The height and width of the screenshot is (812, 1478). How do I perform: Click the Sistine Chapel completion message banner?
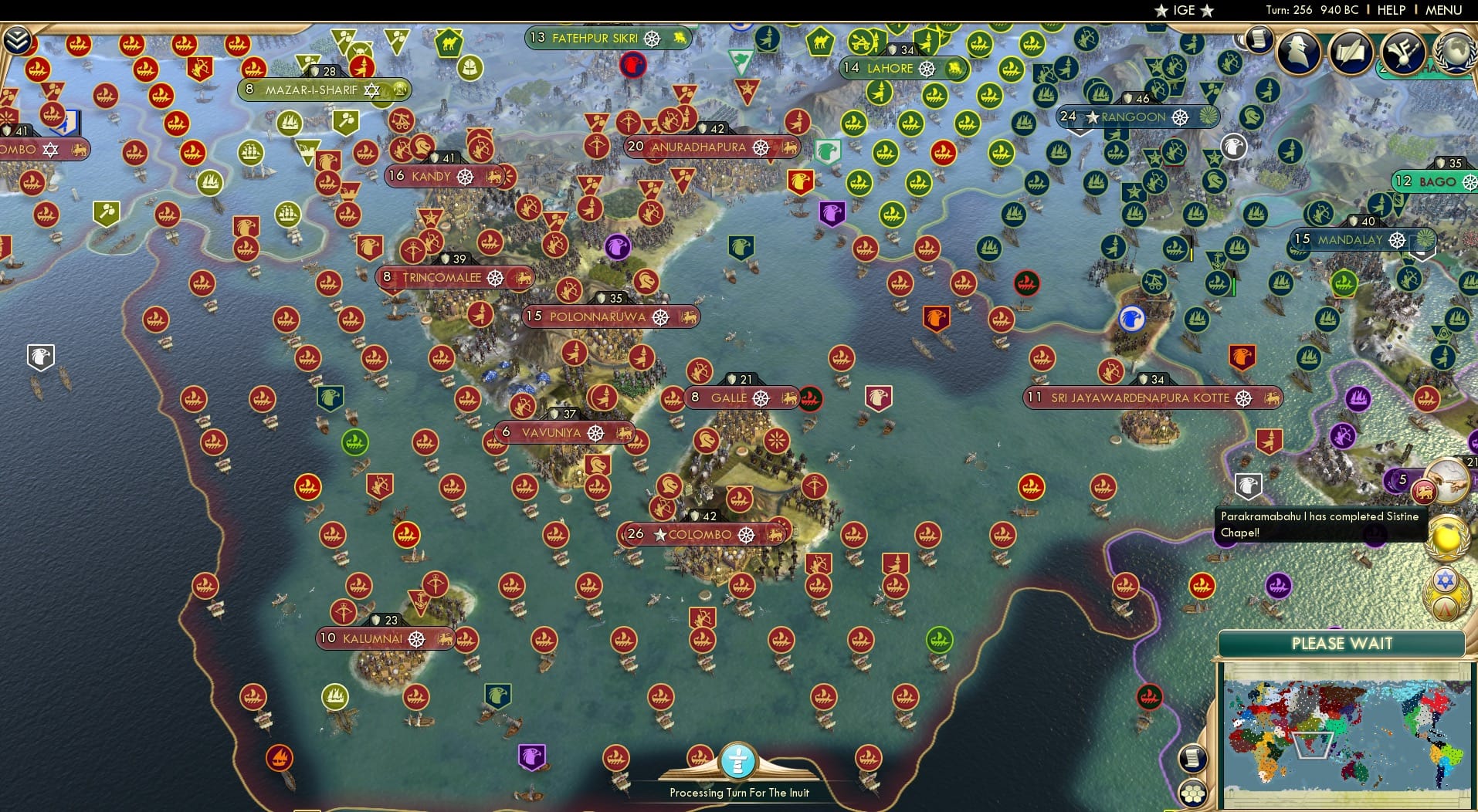1322,523
